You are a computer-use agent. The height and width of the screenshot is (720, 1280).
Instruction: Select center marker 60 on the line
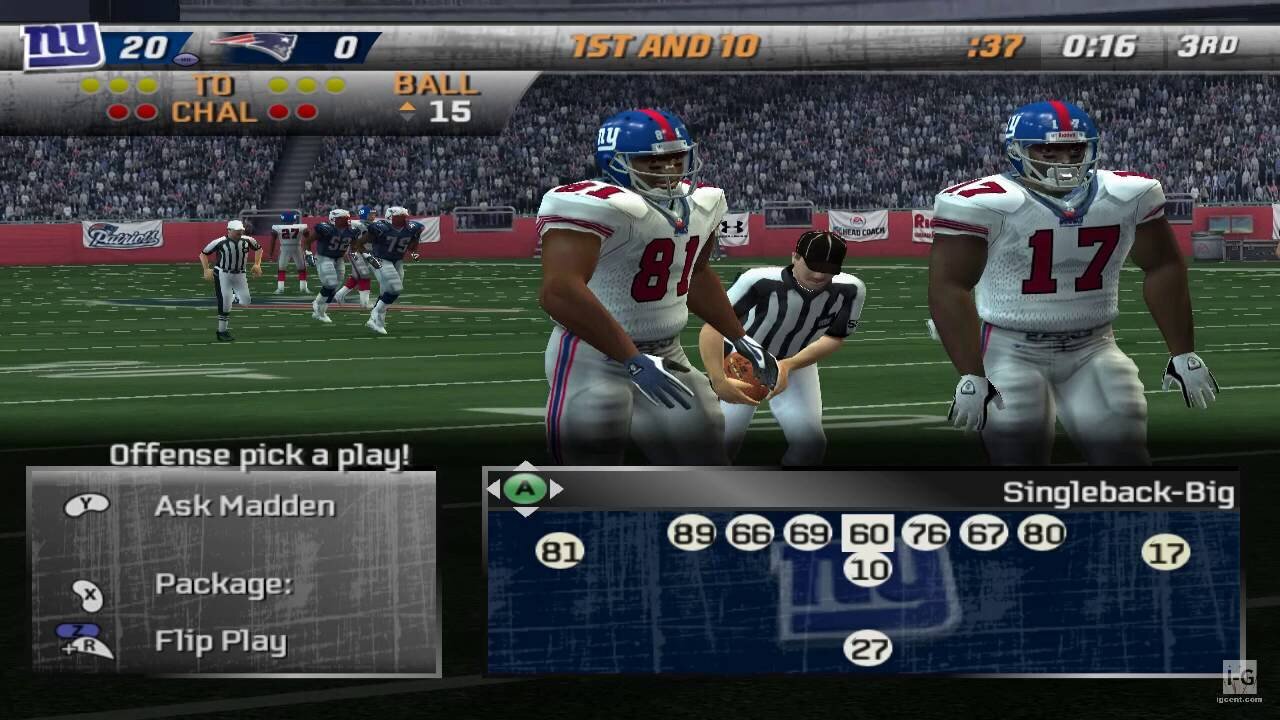click(x=867, y=533)
